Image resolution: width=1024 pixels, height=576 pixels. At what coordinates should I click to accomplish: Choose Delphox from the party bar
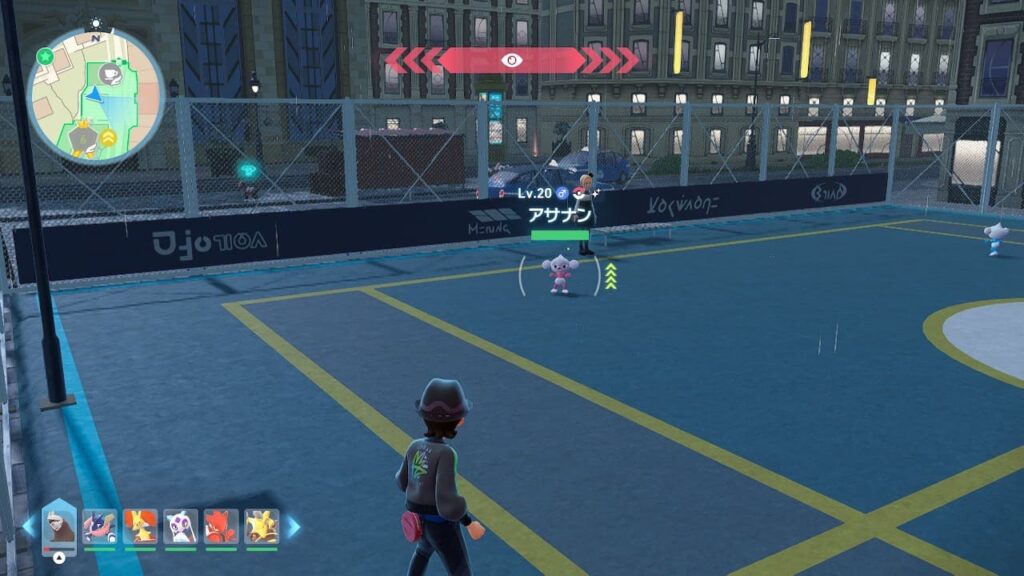click(139, 526)
